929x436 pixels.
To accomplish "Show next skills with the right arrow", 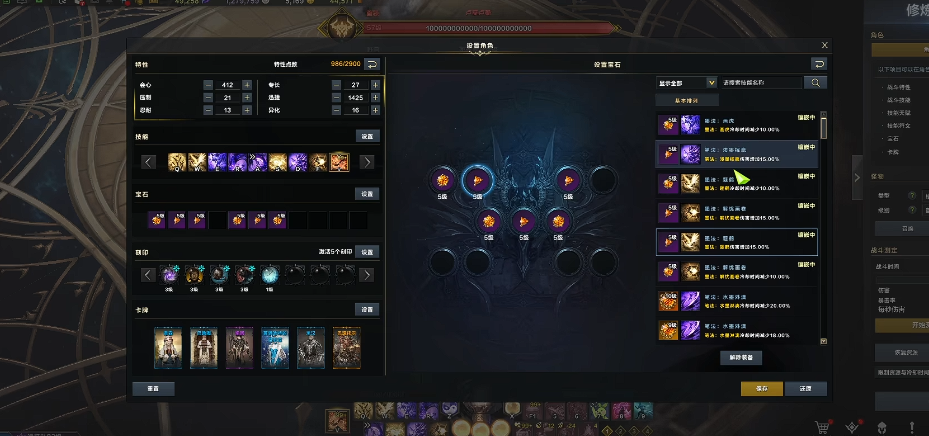I will click(367, 162).
